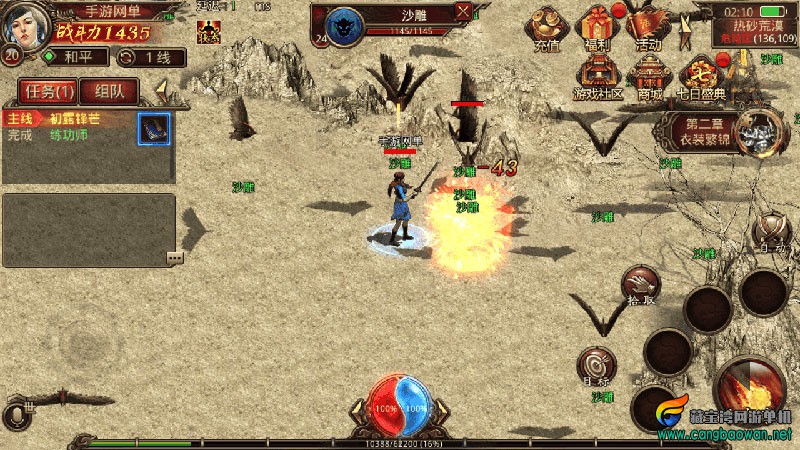Click the blue quest reward item icon
The height and width of the screenshot is (450, 800).
click(x=153, y=128)
